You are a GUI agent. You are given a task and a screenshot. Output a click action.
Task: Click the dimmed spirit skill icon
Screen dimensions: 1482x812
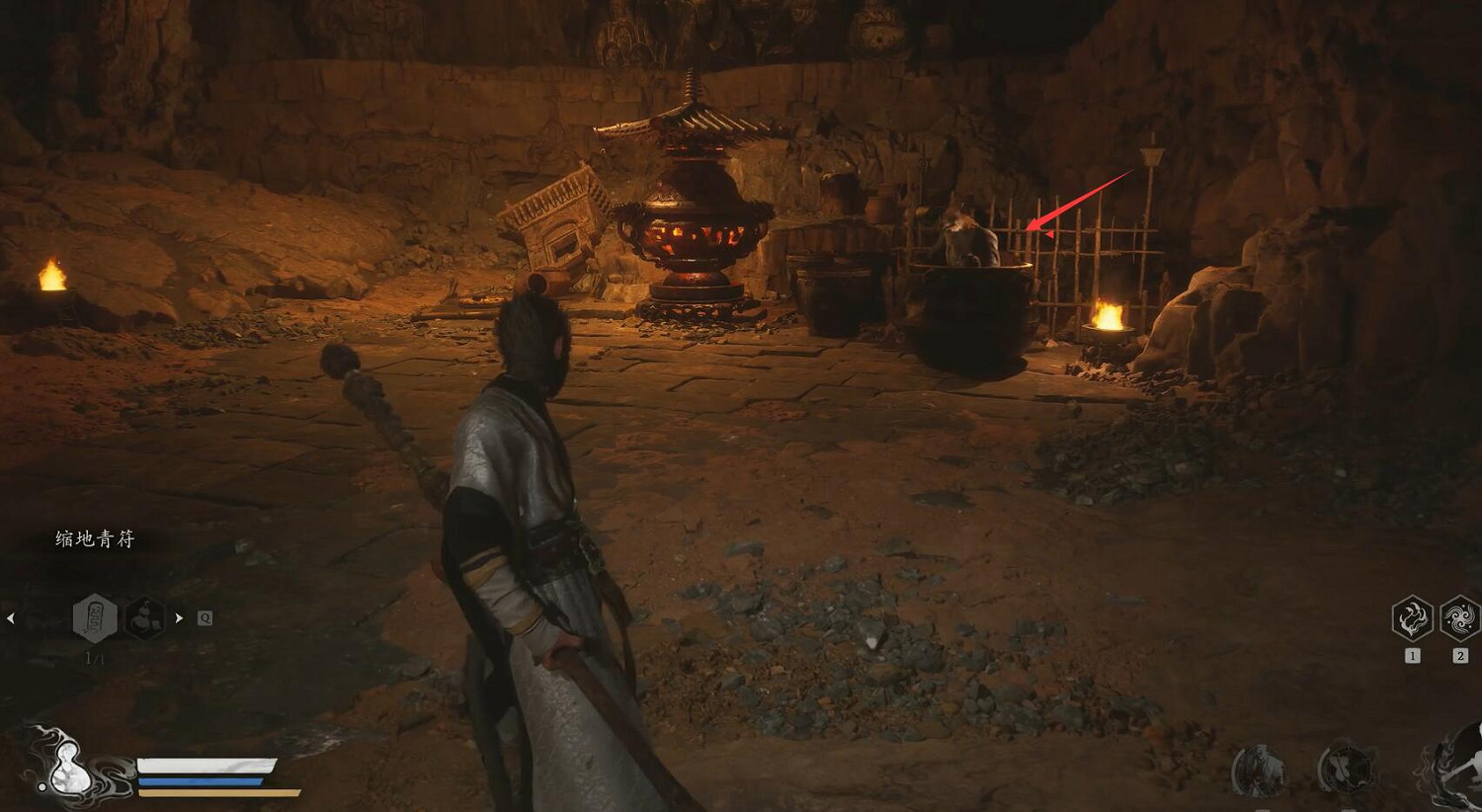coord(1258,770)
